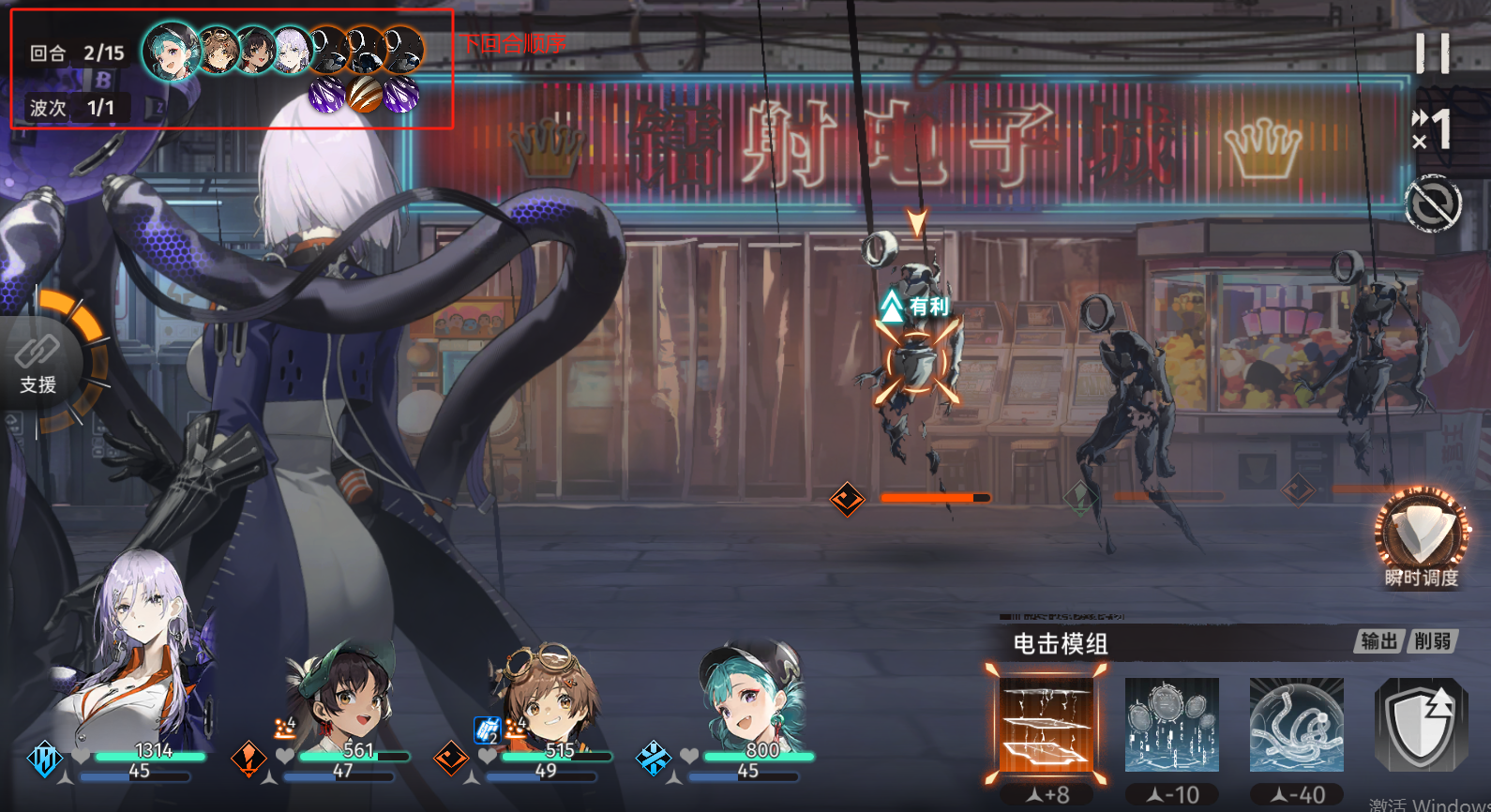Pause the battle
Viewport: 1491px width, 812px height.
1432,53
